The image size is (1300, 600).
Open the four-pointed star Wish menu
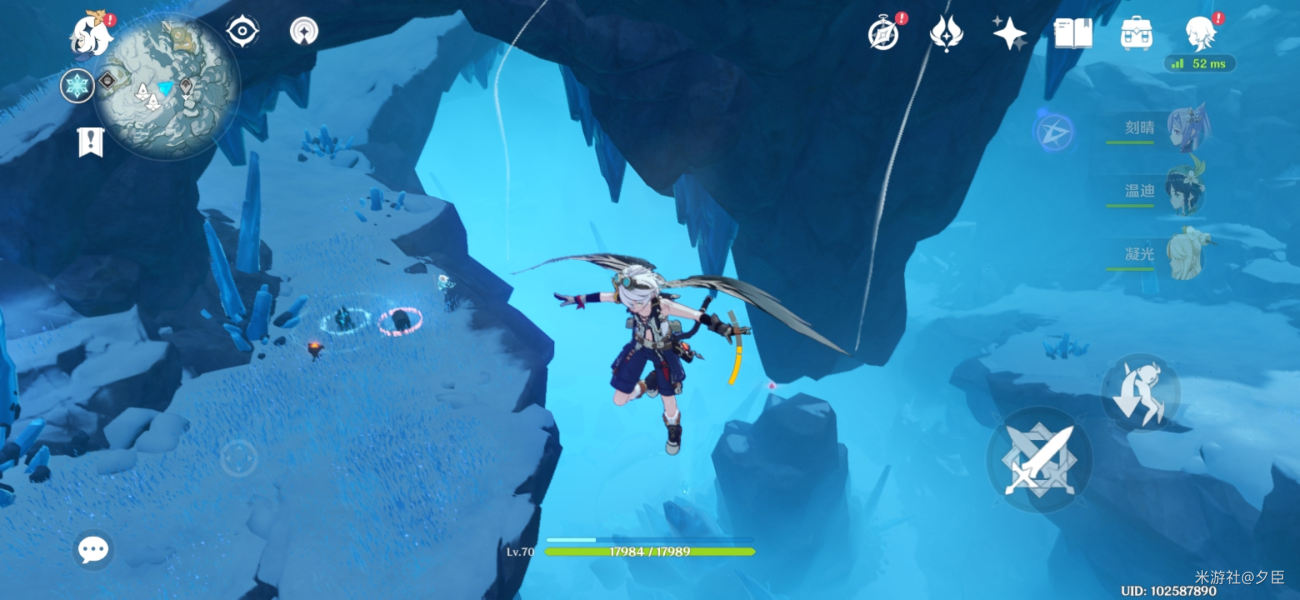coord(1009,34)
